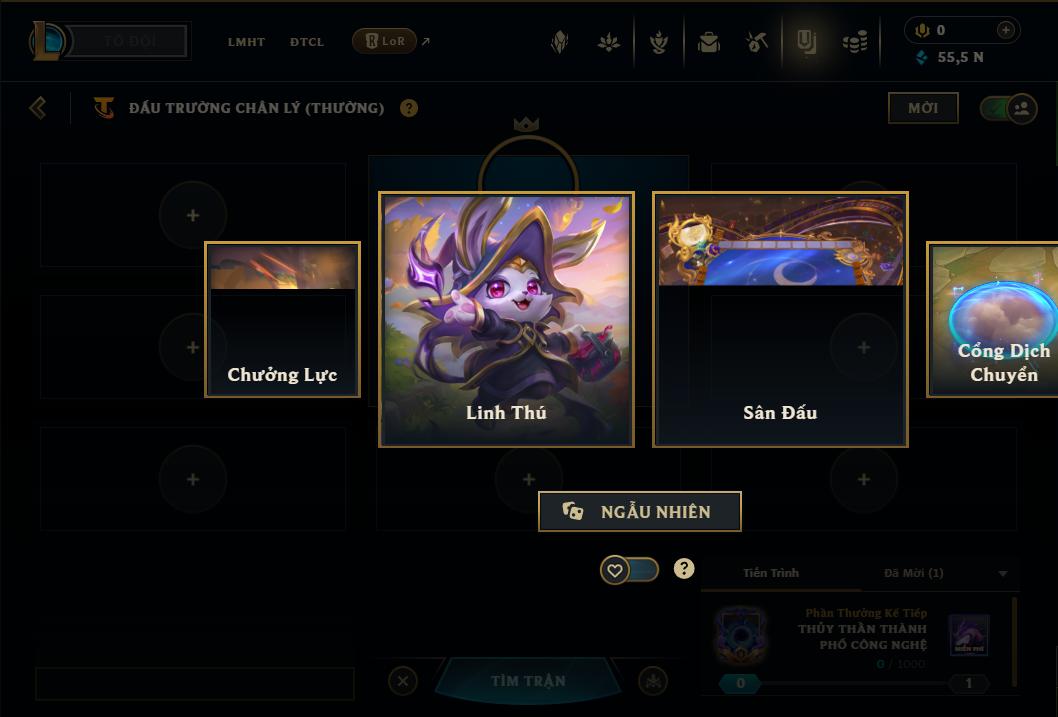
Task: Open the coin stack store icon
Action: (x=855, y=42)
